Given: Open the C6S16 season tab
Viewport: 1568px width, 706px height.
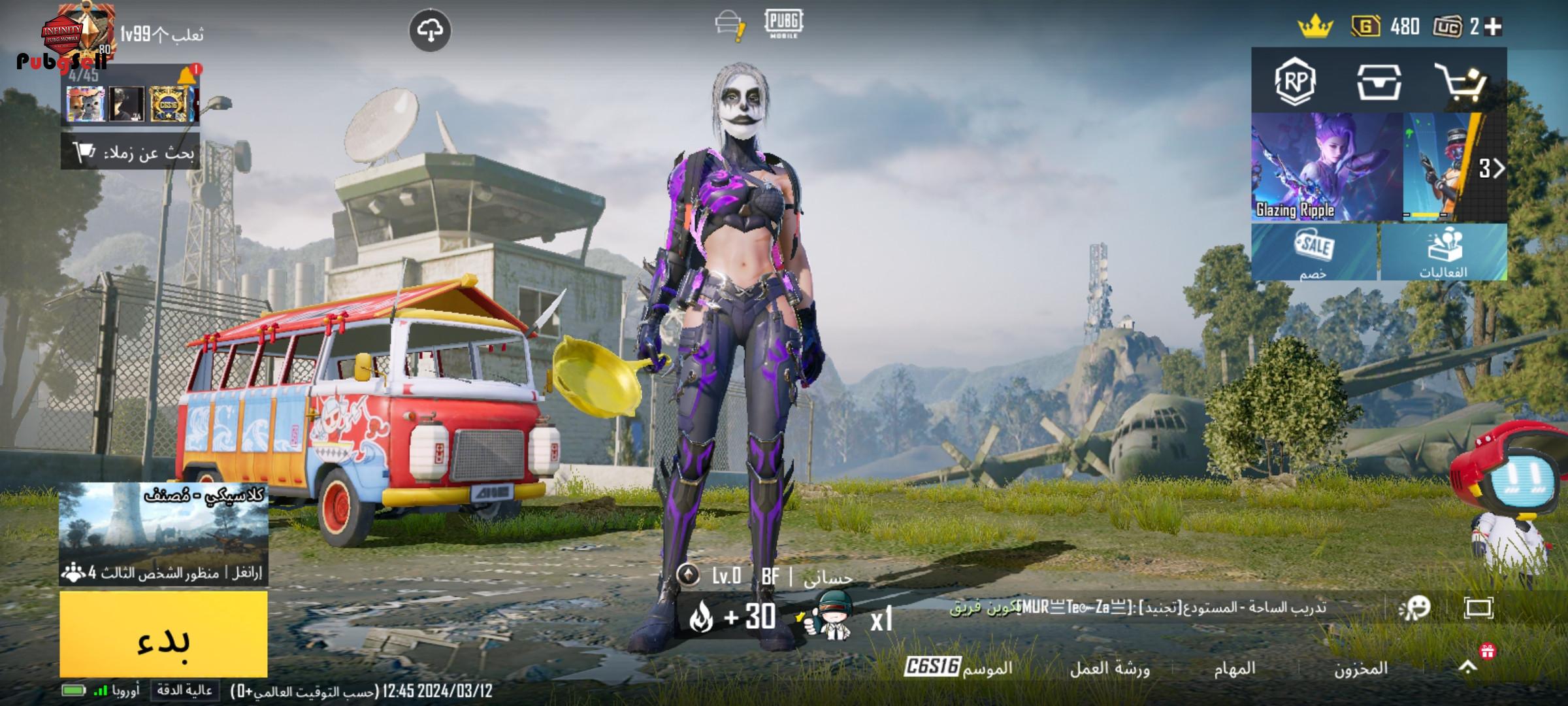Looking at the screenshot, I should [x=958, y=667].
